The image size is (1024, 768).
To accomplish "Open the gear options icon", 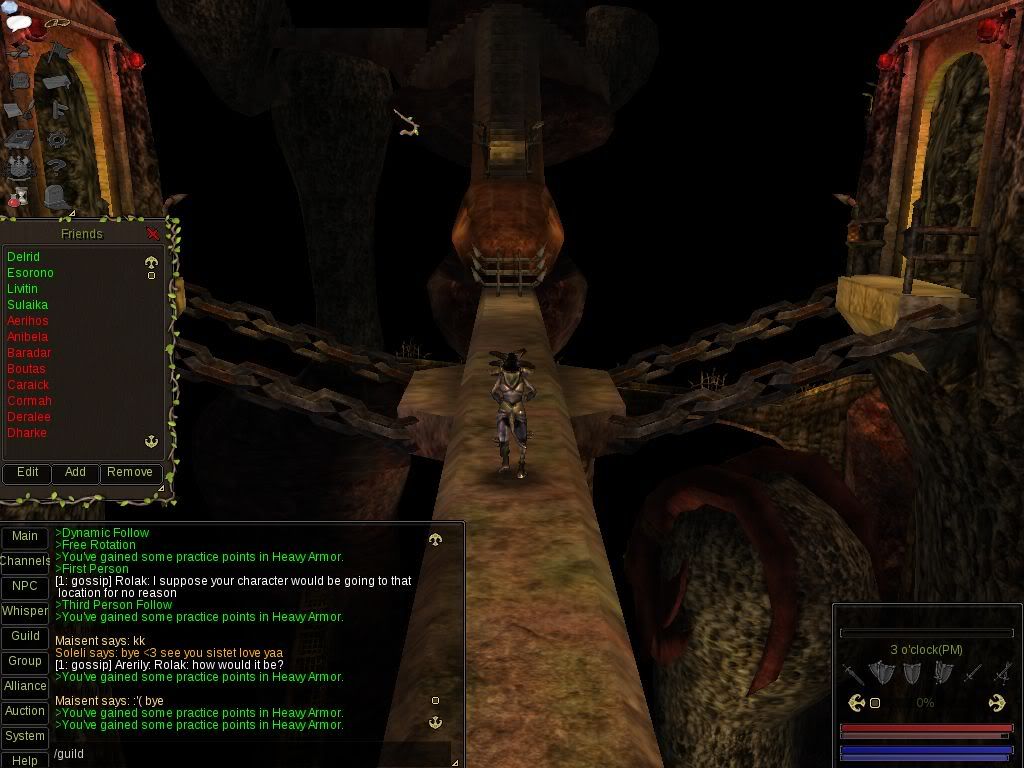I will click(57, 139).
